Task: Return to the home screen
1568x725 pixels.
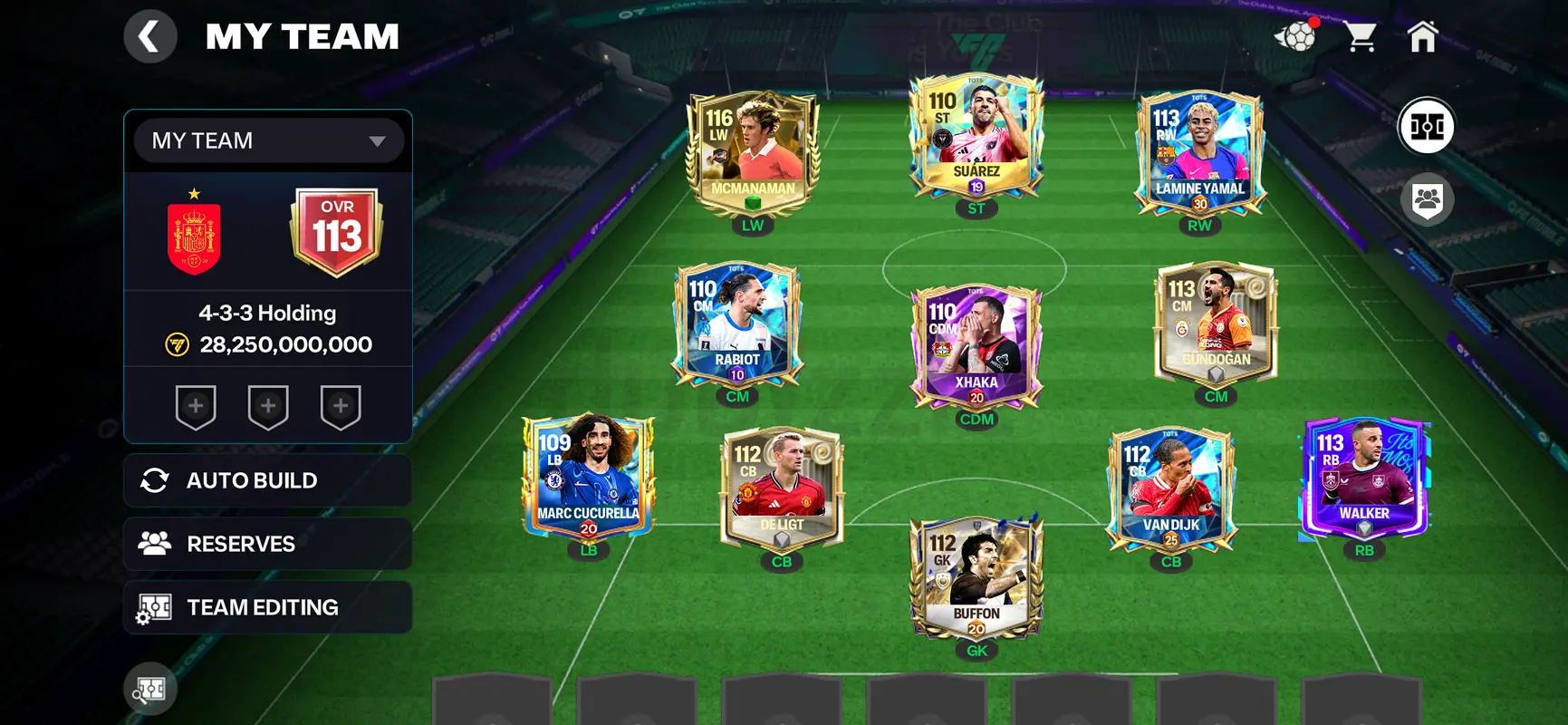Action: pos(1422,37)
